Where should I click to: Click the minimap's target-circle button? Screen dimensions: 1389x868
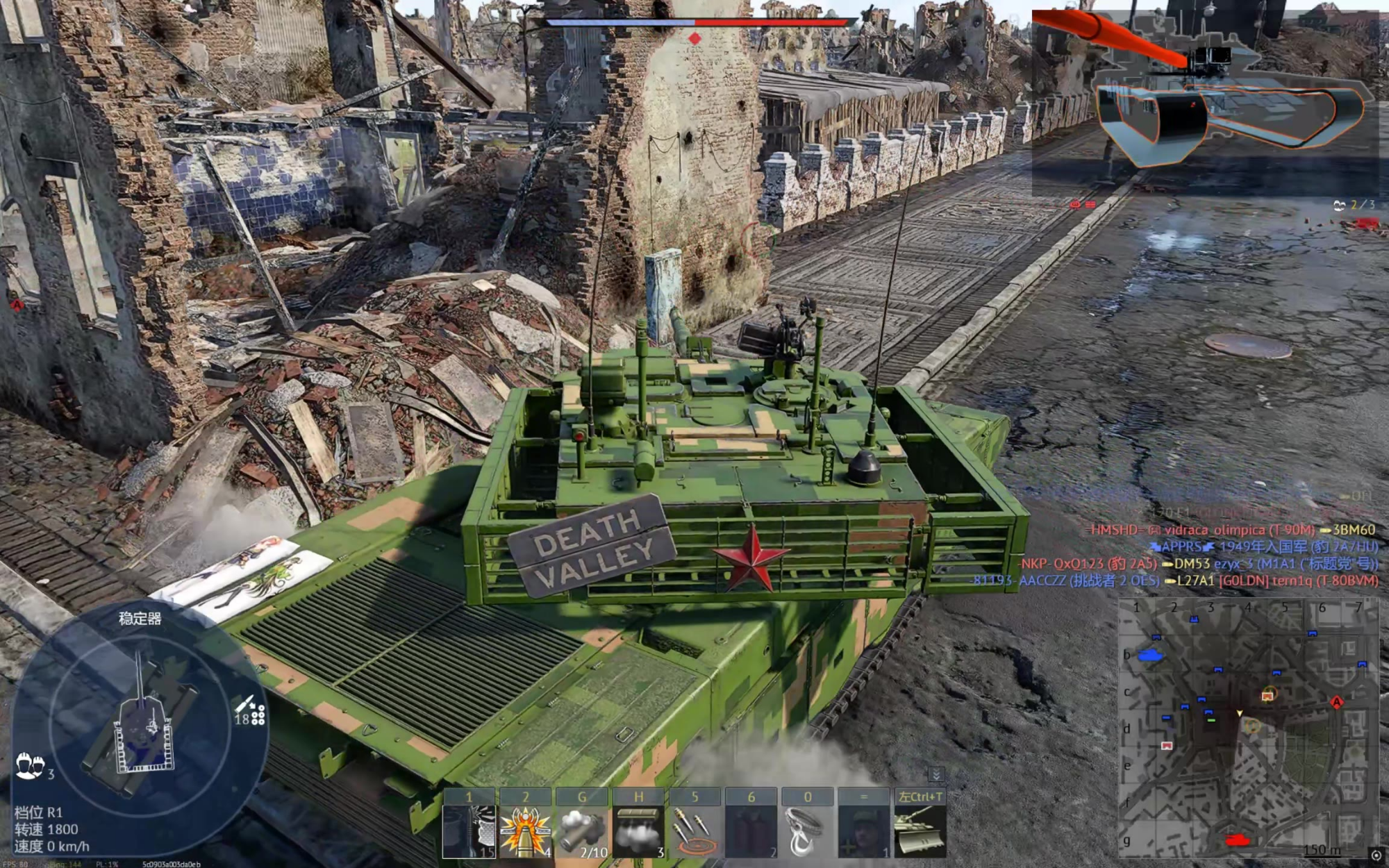1376,856
